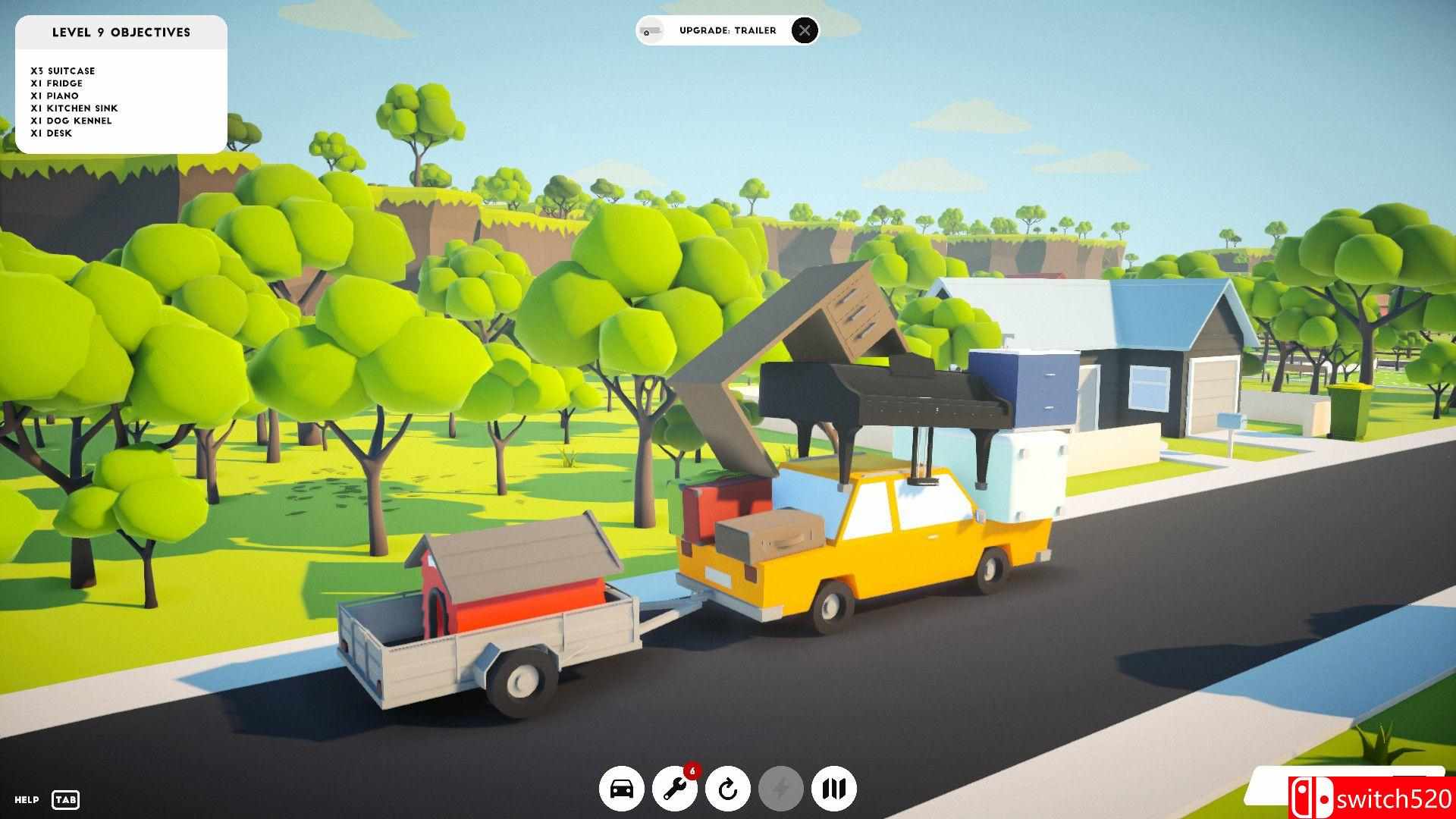Close the Upgrade: Trailer notification
This screenshot has height=819, width=1456.
(805, 30)
